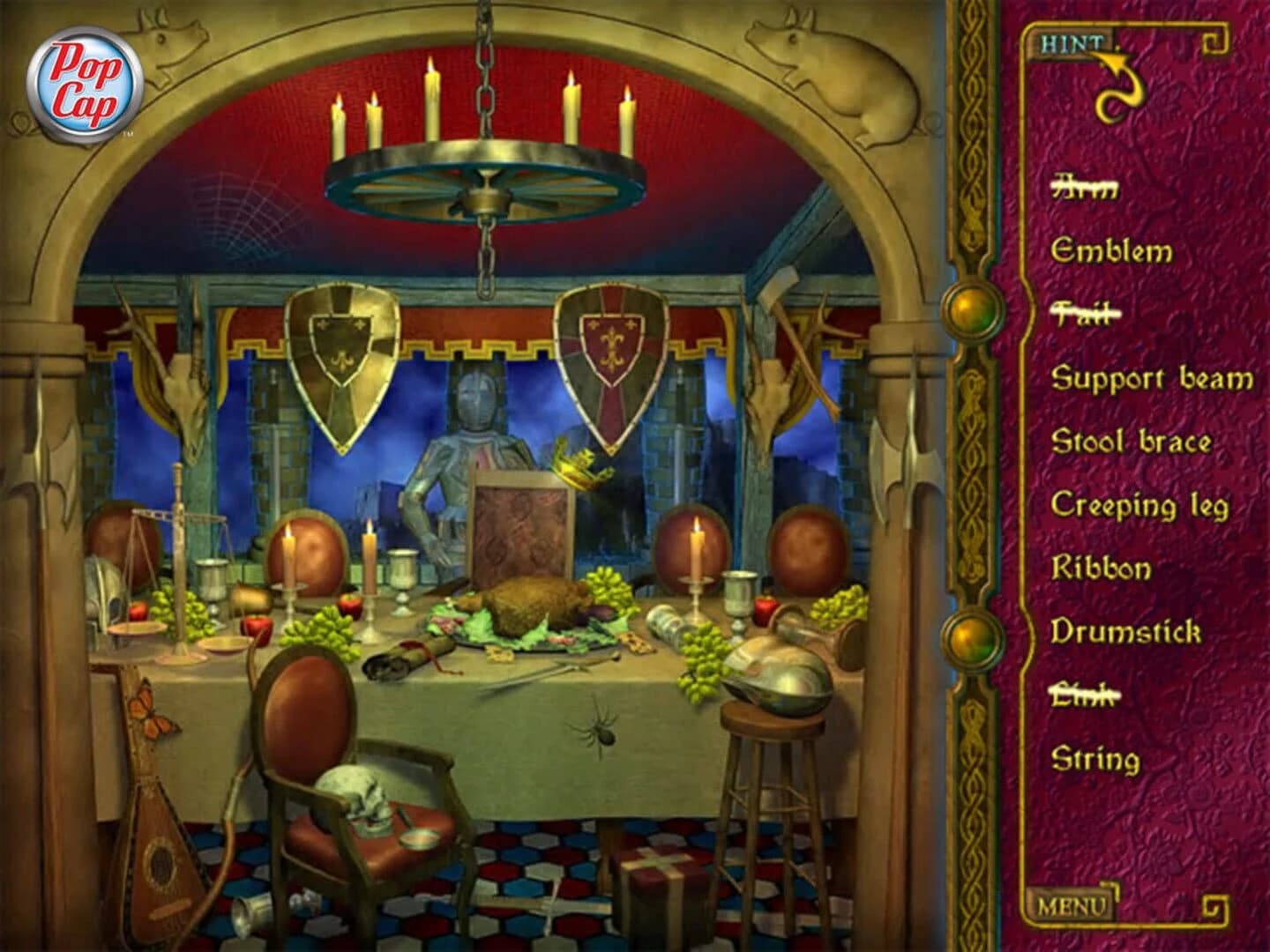Image resolution: width=1270 pixels, height=952 pixels.
Task: Click the knight's armor helmet
Action: pyautogui.click(x=476, y=401)
